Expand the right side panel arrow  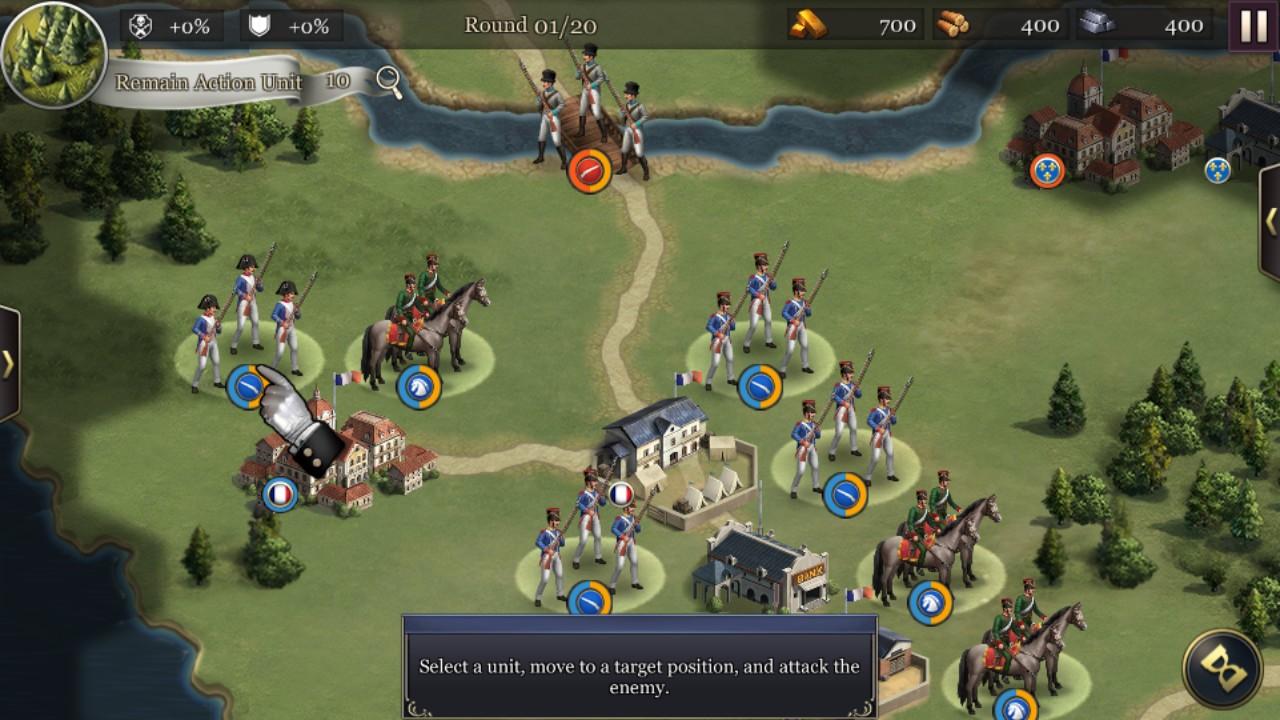pos(1270,220)
